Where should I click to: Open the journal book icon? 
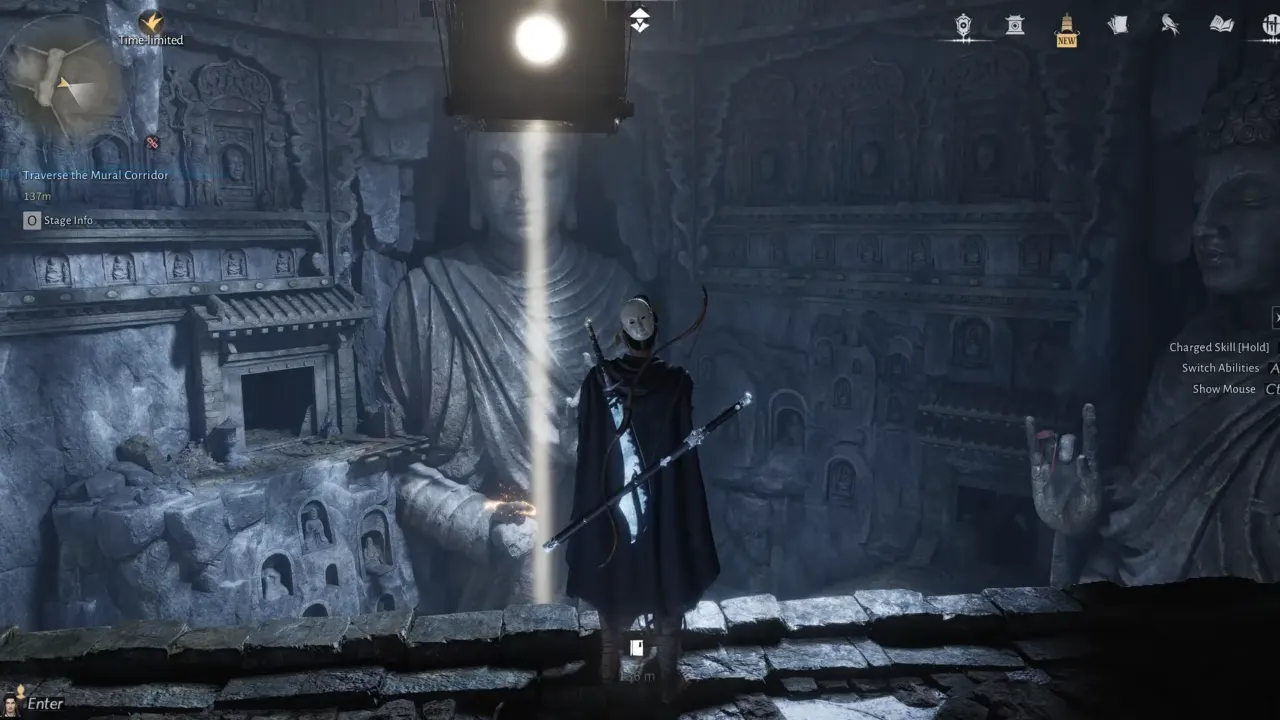[1222, 24]
